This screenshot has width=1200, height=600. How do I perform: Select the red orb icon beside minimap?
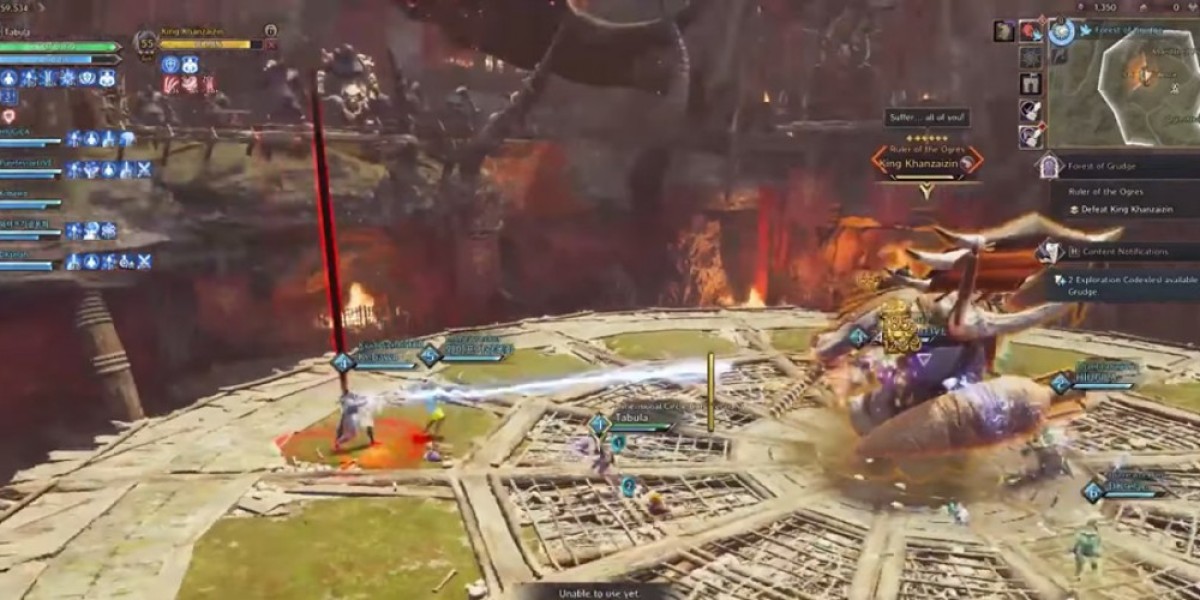pos(1030,31)
